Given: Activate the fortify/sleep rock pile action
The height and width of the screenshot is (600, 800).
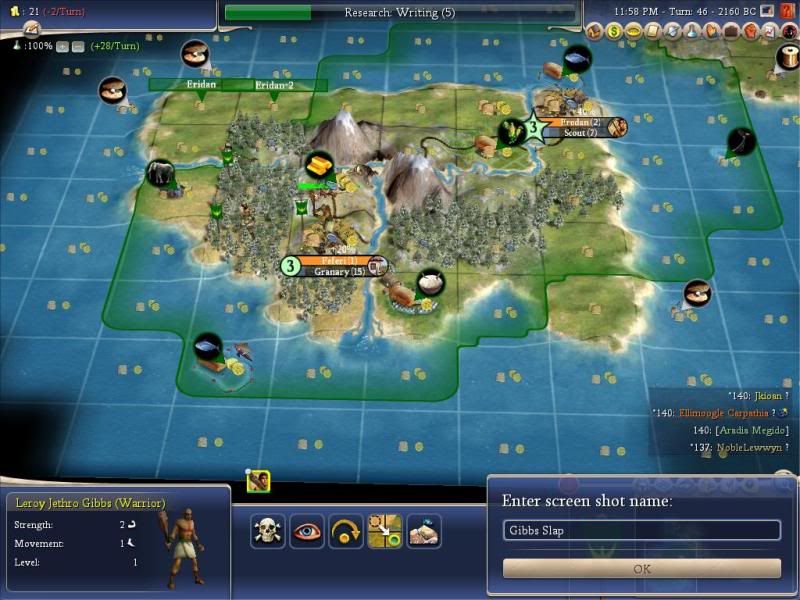Looking at the screenshot, I should coord(424,531).
